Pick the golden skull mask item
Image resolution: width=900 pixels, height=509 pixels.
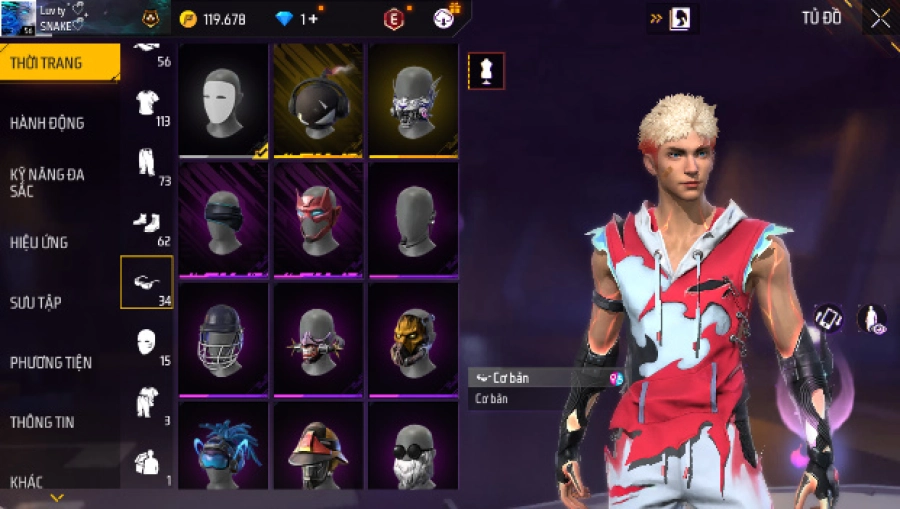[412, 339]
